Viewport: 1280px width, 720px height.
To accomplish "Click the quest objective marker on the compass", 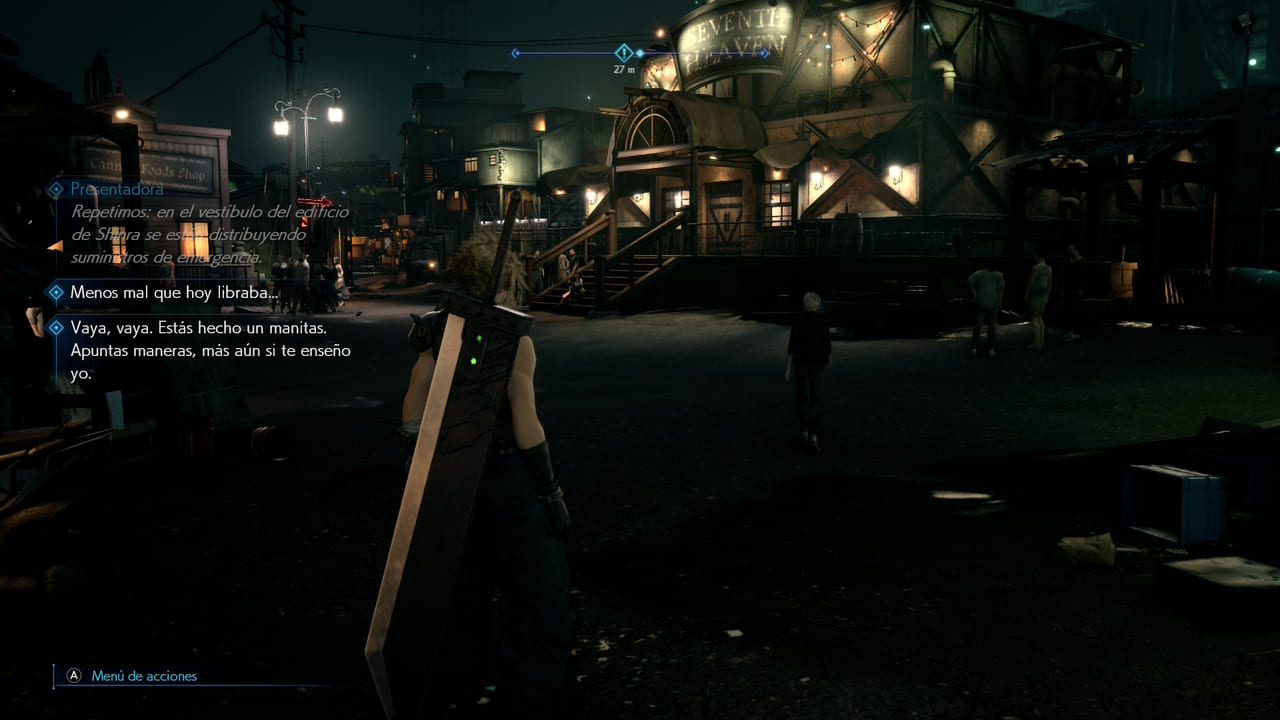I will pyautogui.click(x=624, y=53).
